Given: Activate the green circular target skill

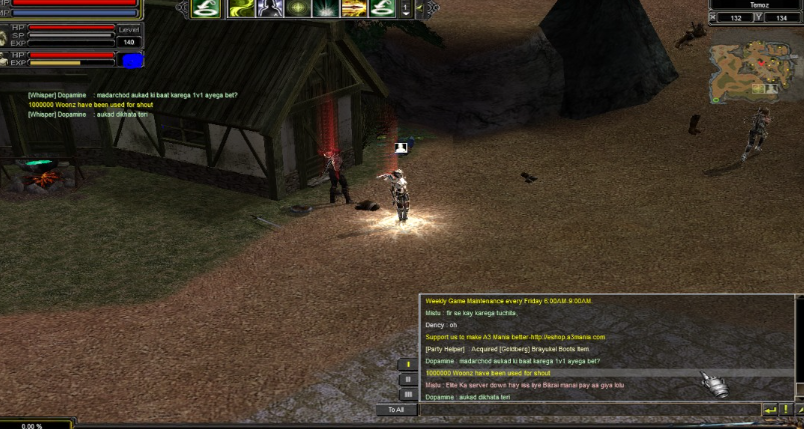Looking at the screenshot, I should pos(297,9).
